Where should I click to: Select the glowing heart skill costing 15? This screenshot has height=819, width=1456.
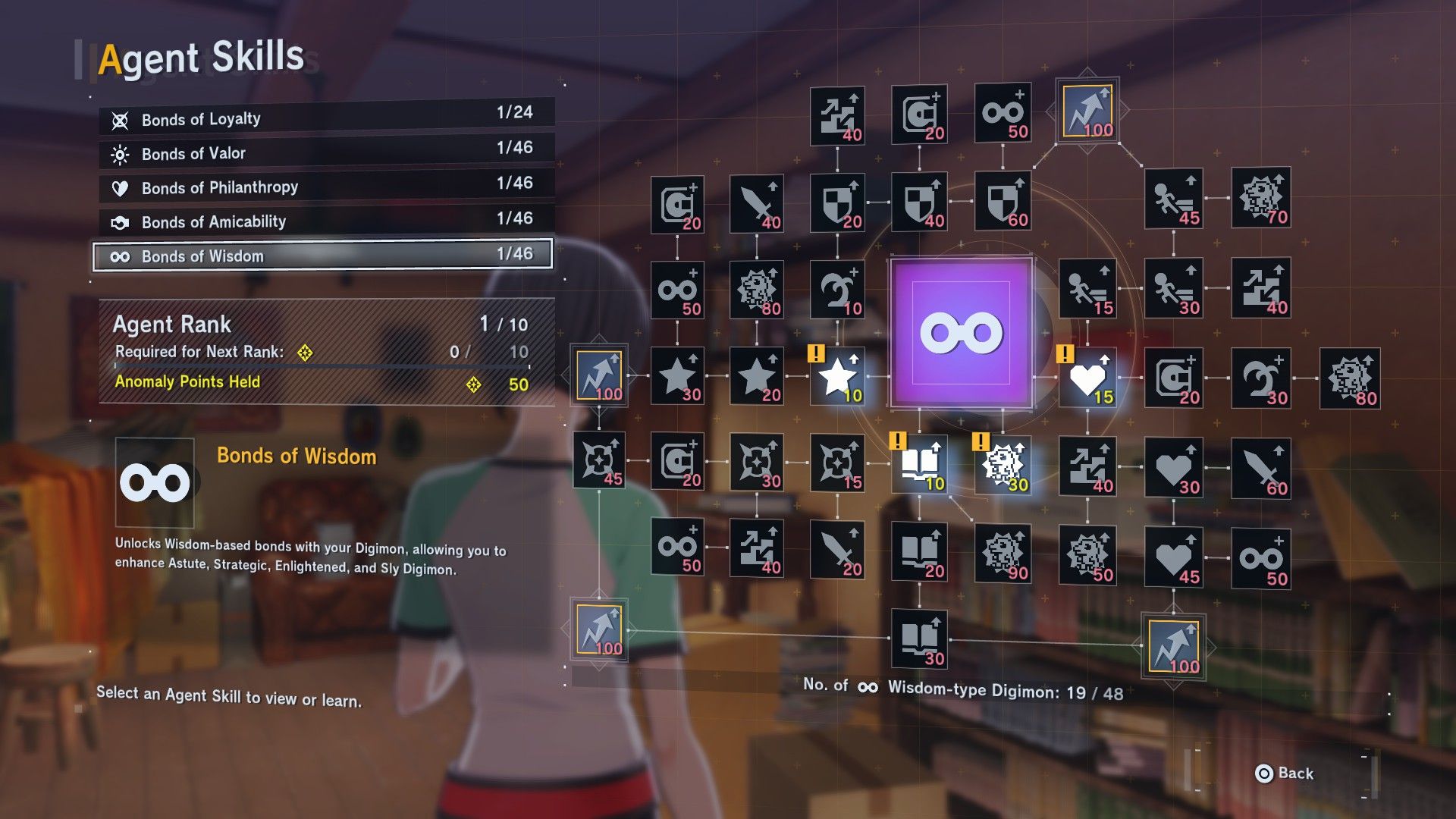[x=1087, y=378]
